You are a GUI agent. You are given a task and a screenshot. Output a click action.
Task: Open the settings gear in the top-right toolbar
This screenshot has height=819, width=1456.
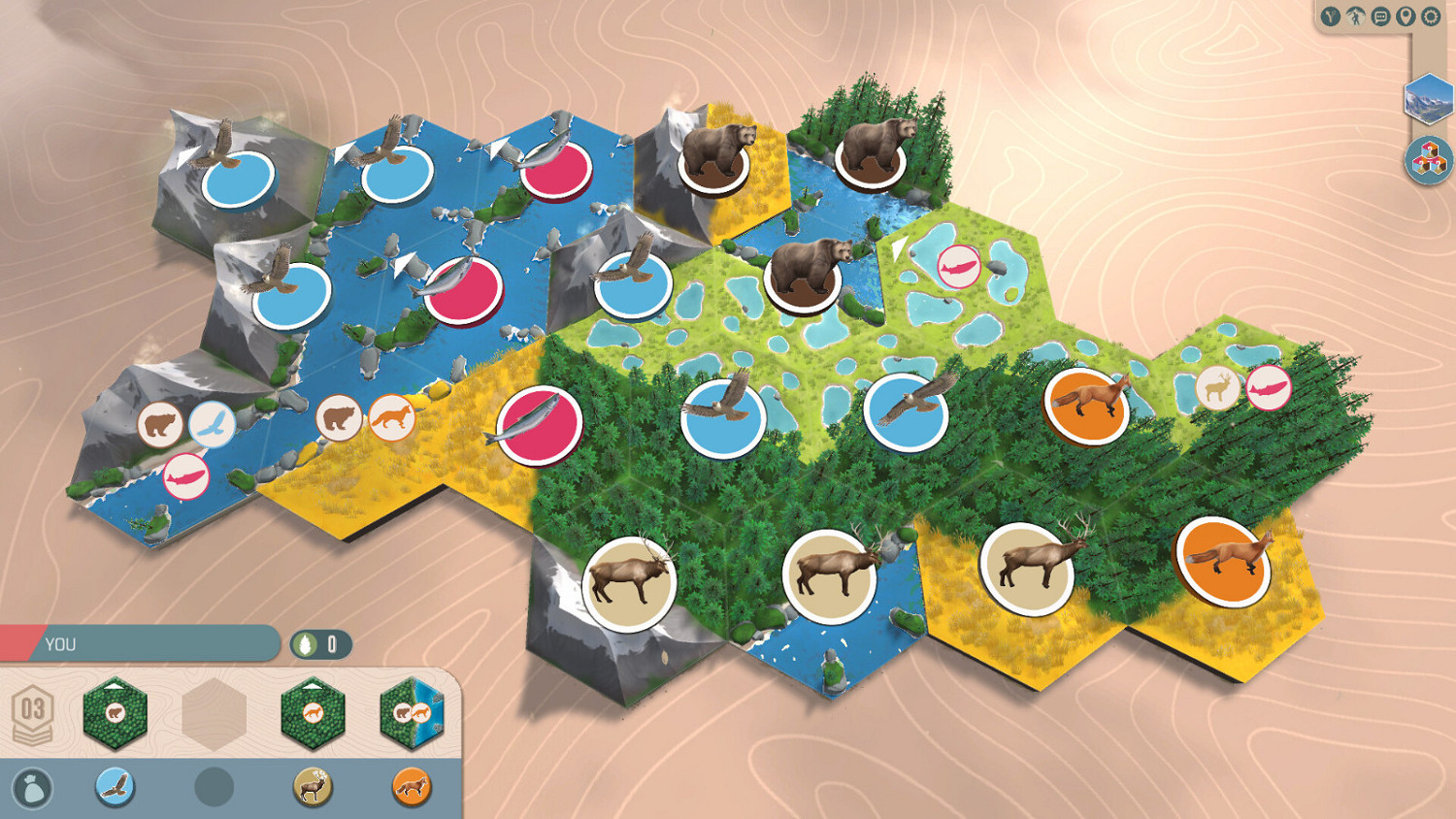click(x=1431, y=16)
